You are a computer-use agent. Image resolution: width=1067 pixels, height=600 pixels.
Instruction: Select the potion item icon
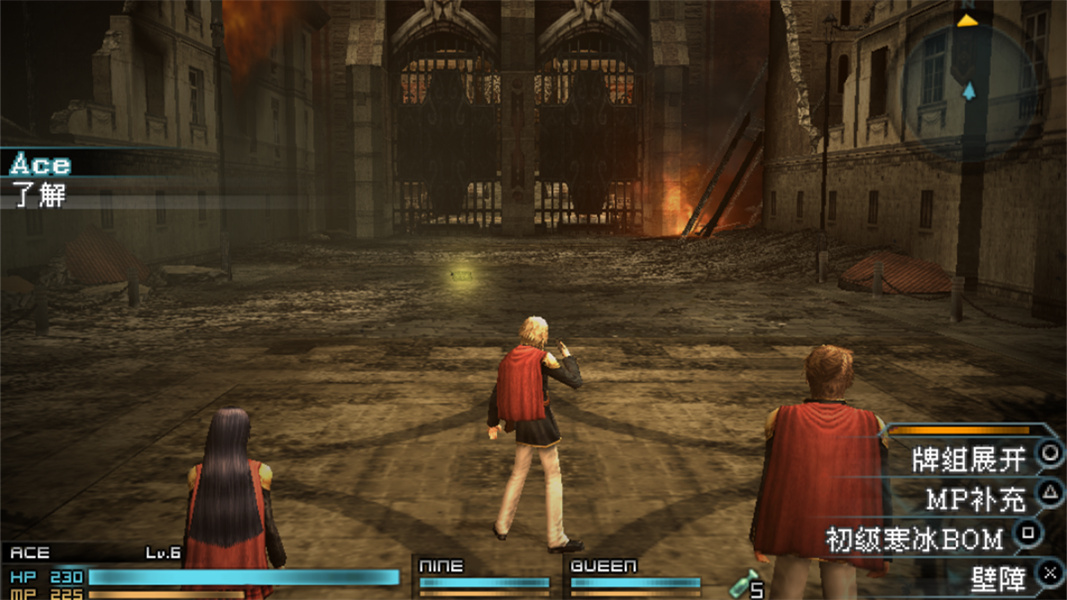pyautogui.click(x=746, y=582)
